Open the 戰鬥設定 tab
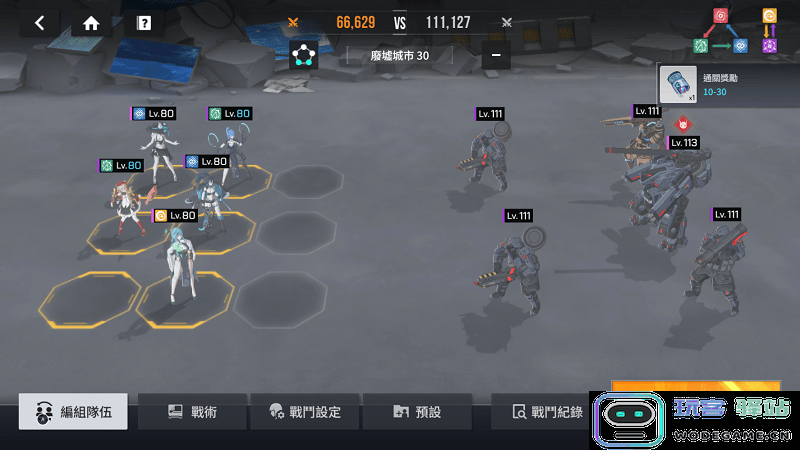This screenshot has height=450, width=800. (305, 411)
